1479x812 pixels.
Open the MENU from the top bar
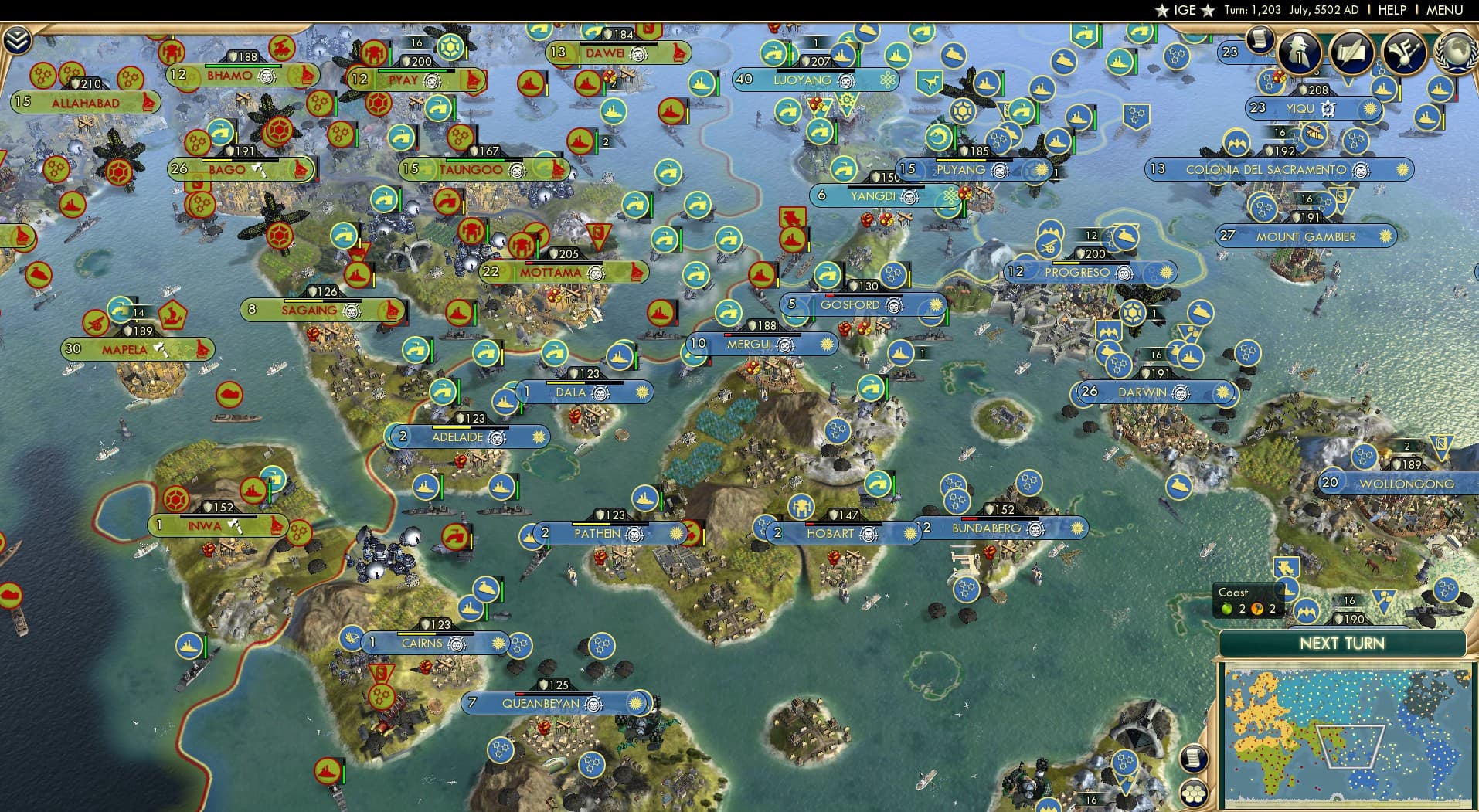1443,10
